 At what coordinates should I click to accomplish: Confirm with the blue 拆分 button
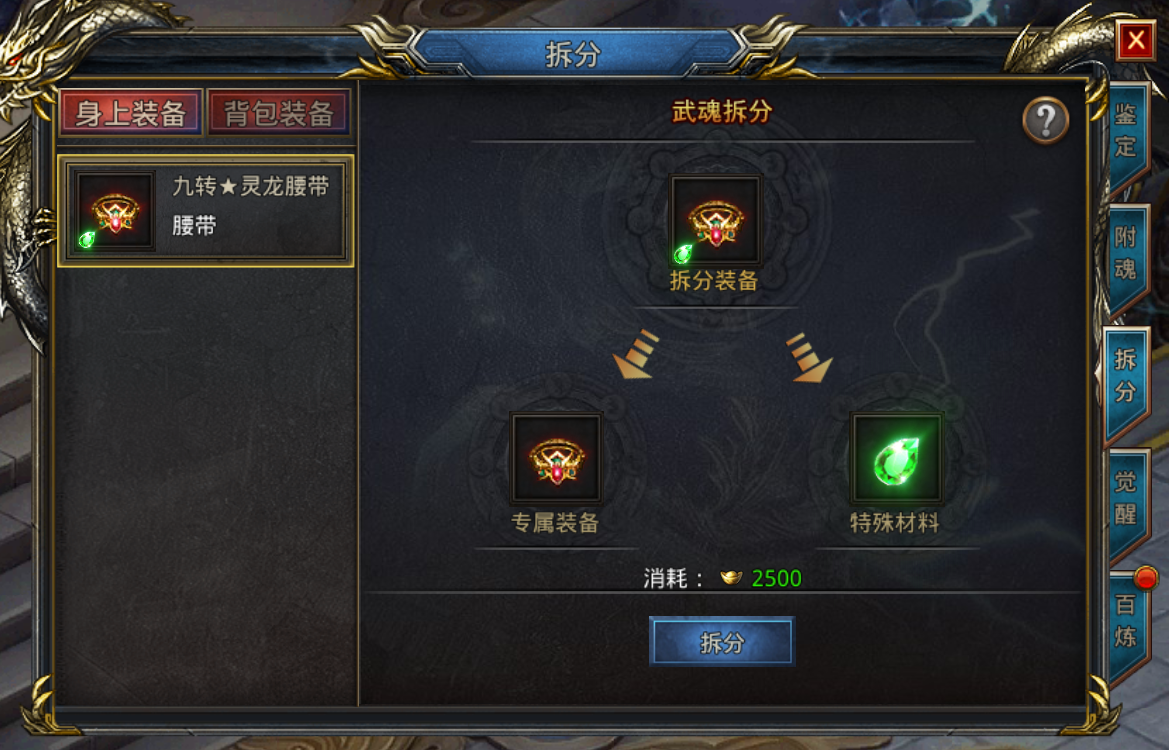(x=721, y=641)
